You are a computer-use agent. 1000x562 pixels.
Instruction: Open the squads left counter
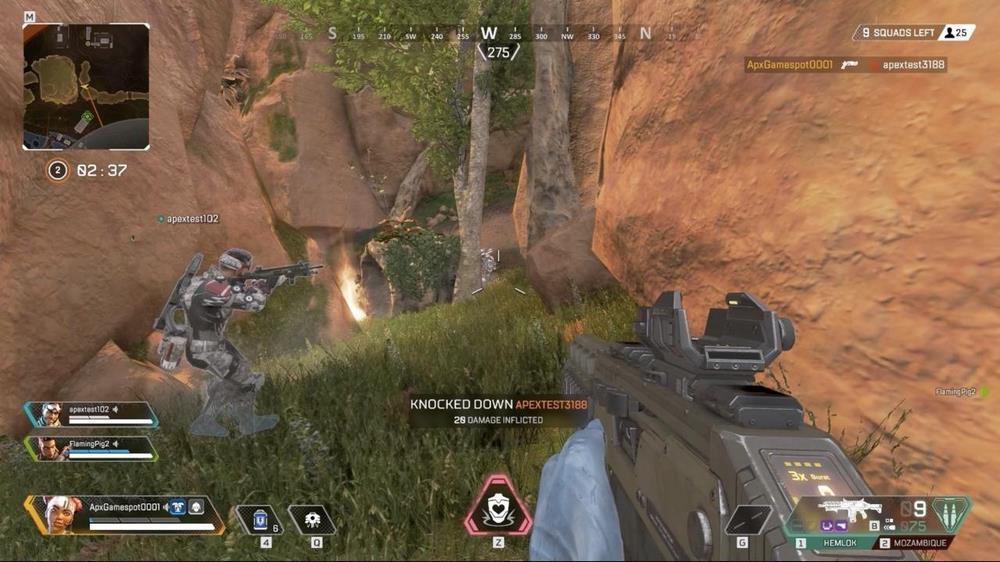pos(899,33)
